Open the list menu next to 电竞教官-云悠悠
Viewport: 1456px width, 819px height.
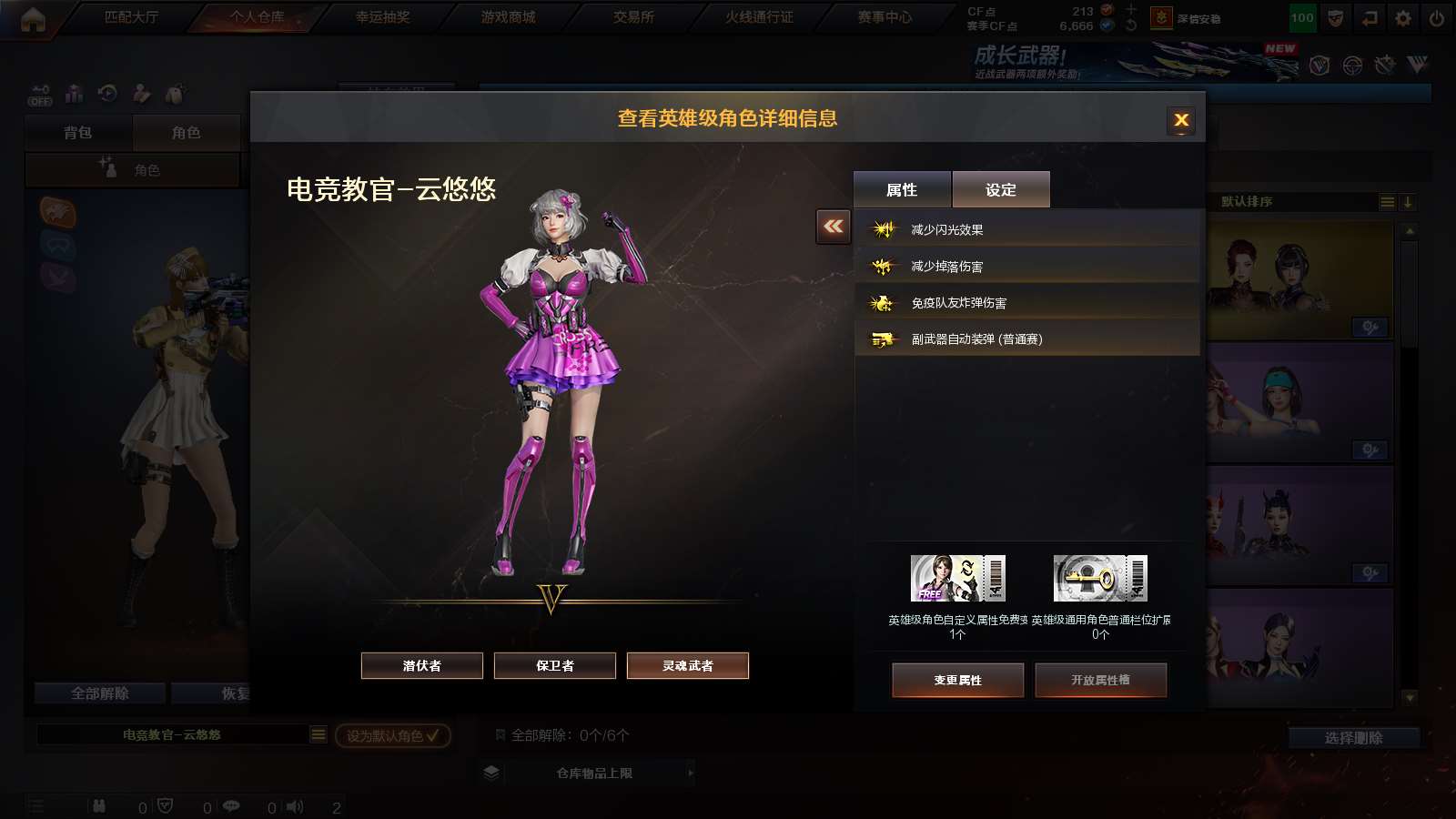(x=318, y=735)
